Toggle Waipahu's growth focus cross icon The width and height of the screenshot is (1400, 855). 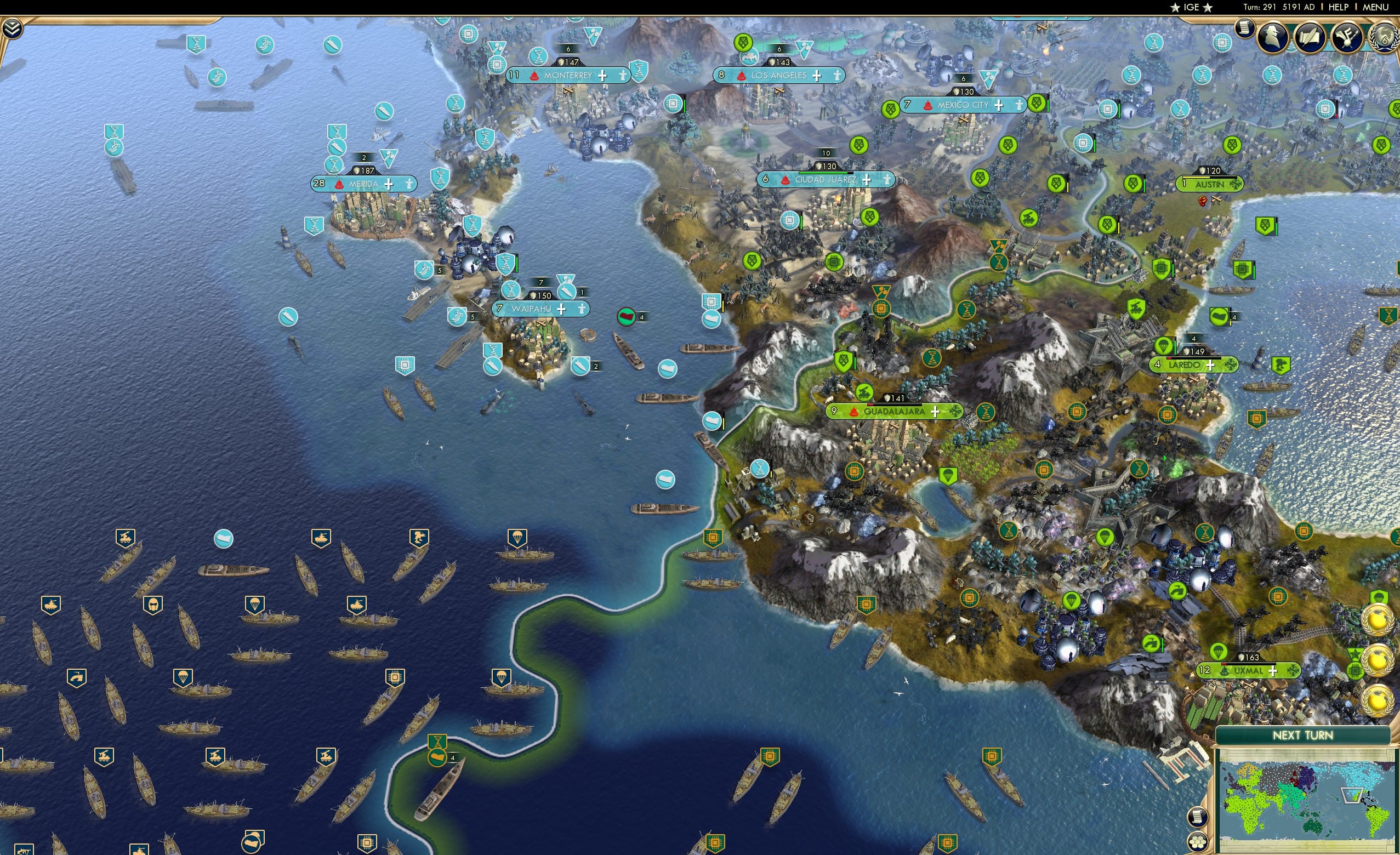(561, 310)
